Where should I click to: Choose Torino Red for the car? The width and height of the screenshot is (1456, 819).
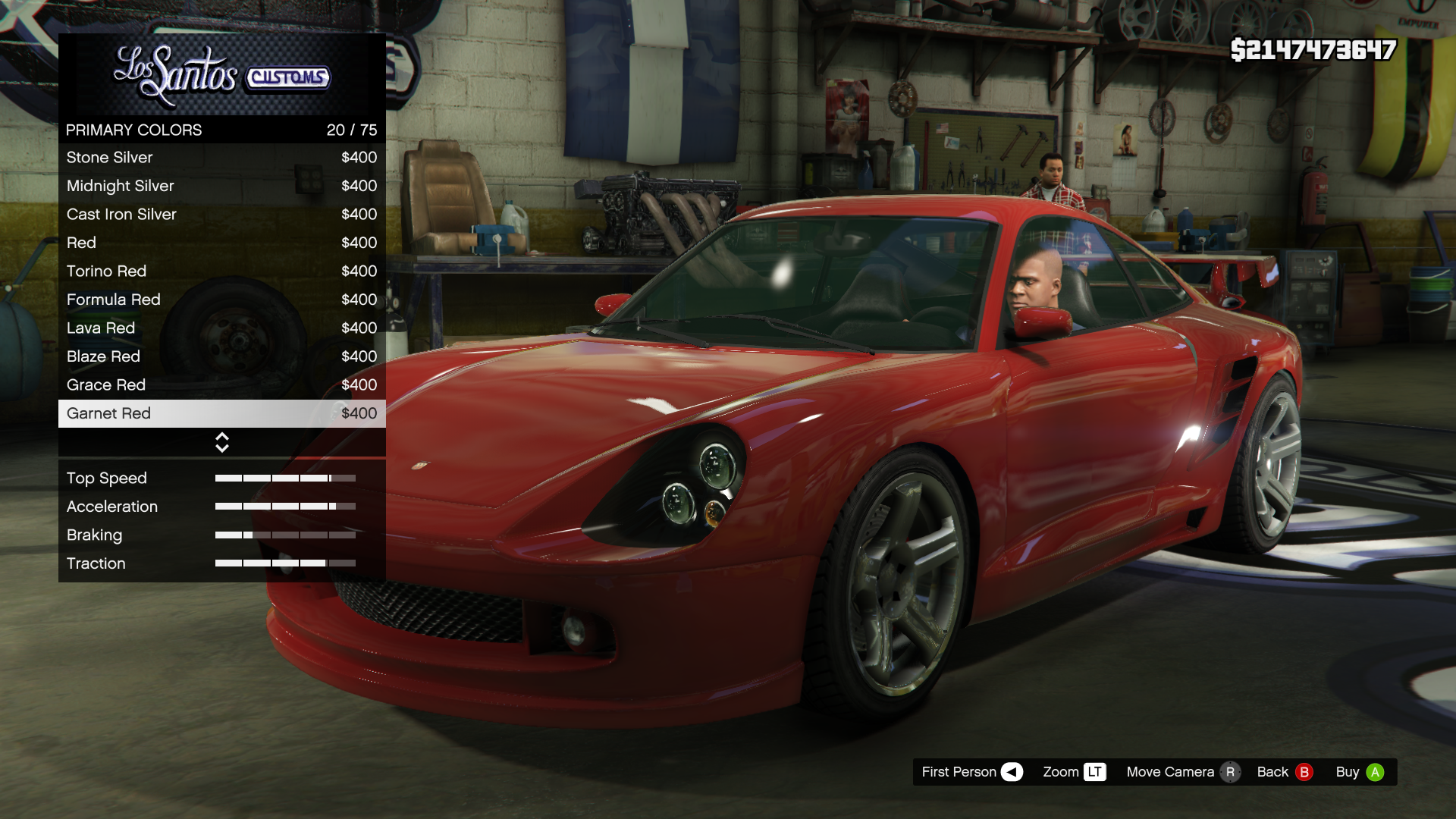pos(221,271)
